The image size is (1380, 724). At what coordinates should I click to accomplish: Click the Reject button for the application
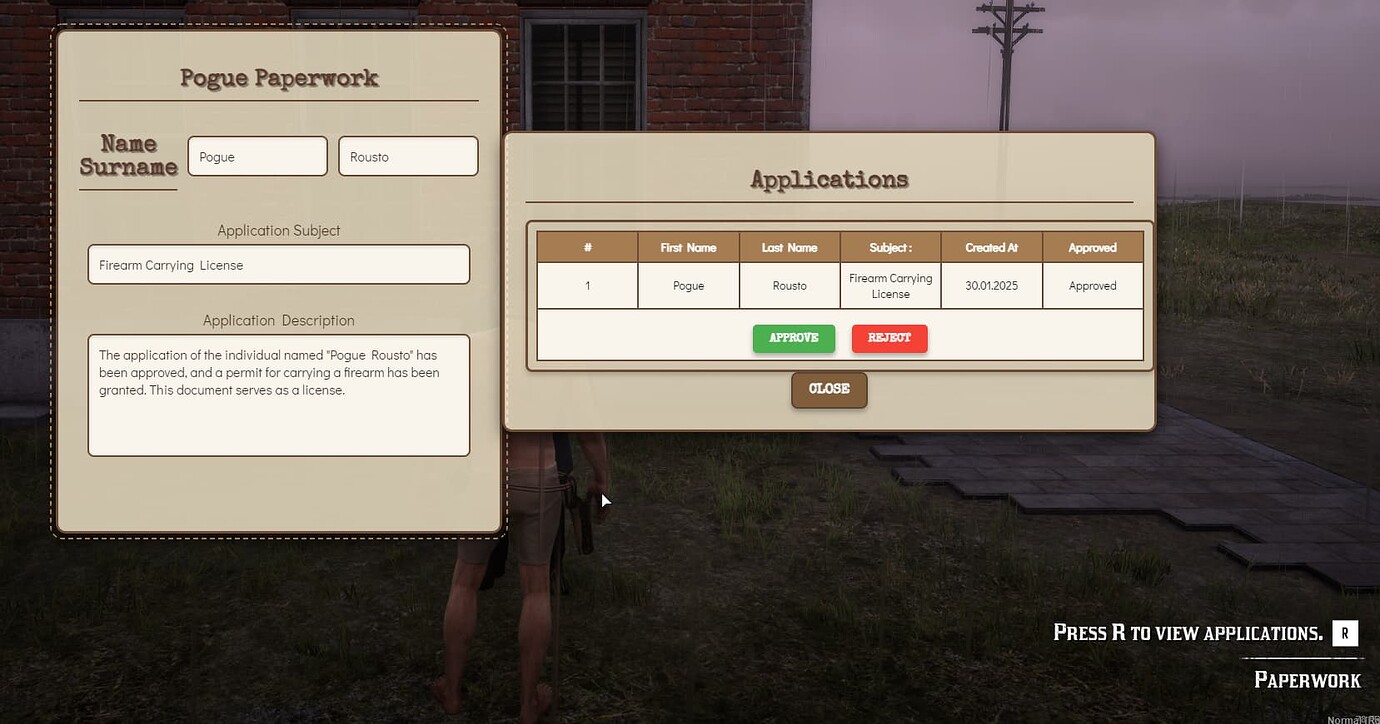tap(889, 338)
